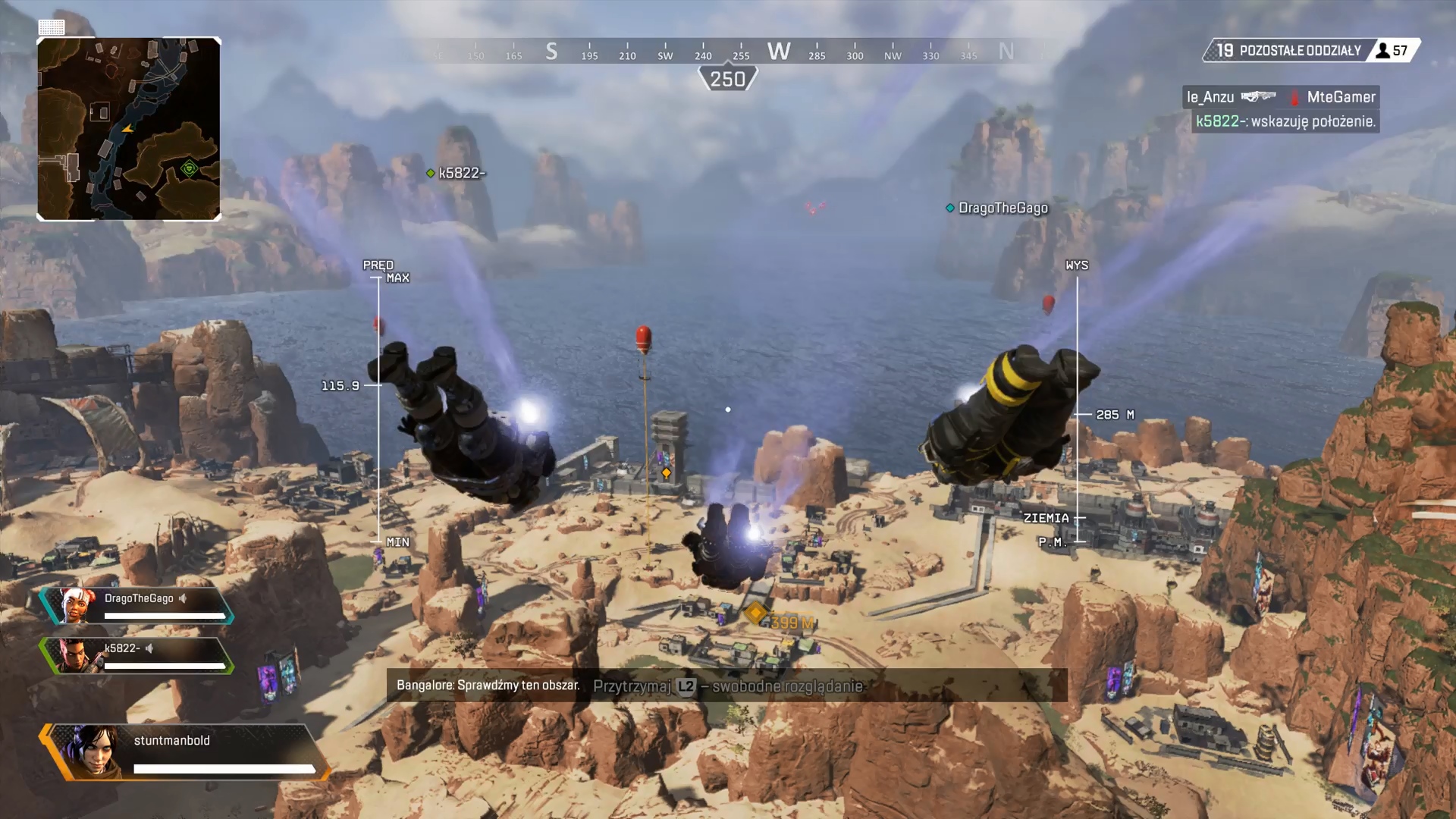This screenshot has width=1456, height=819.
Task: Open the minimap
Action: [x=129, y=129]
